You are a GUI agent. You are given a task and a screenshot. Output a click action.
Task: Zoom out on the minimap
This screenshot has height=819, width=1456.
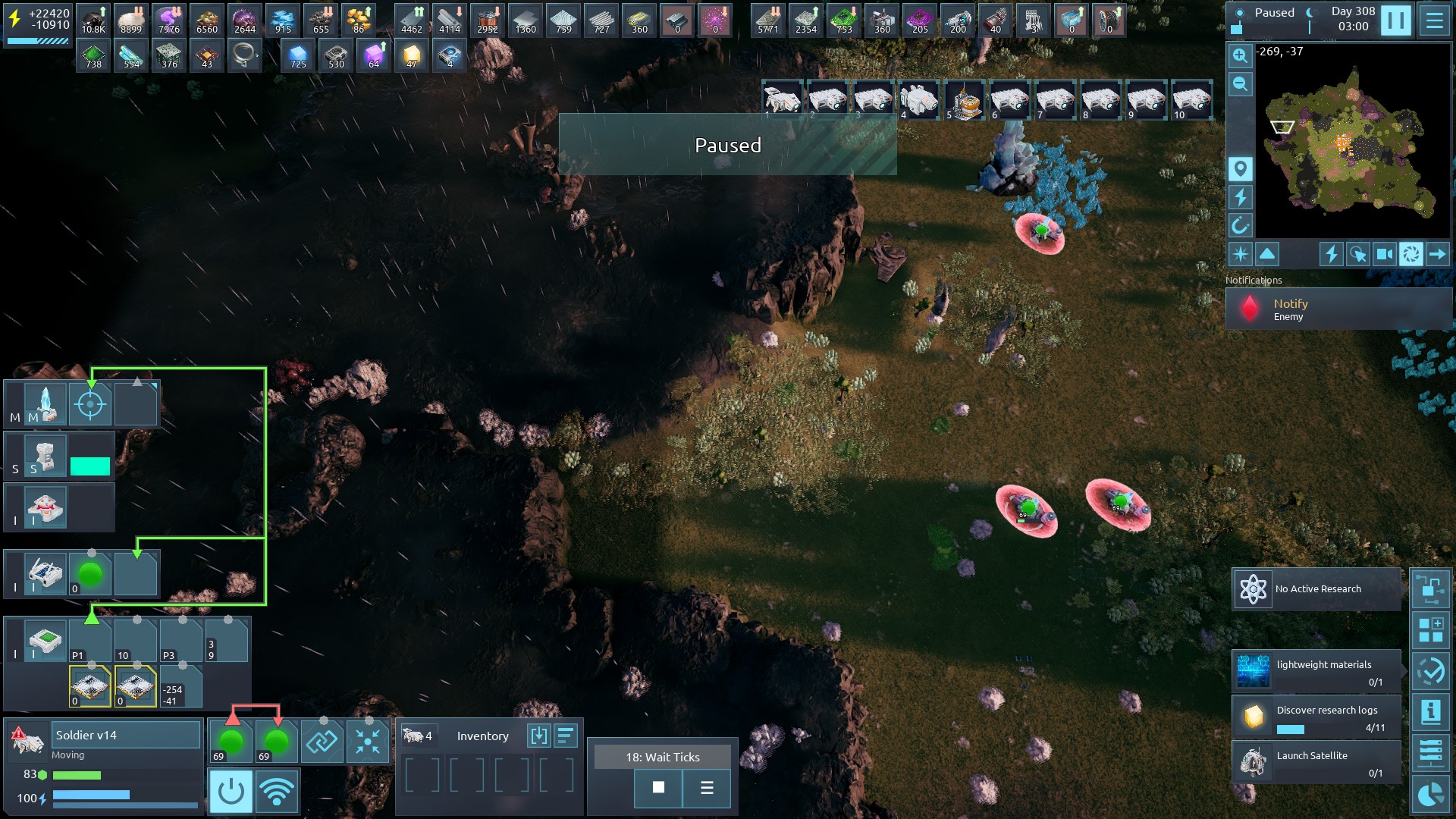1240,84
